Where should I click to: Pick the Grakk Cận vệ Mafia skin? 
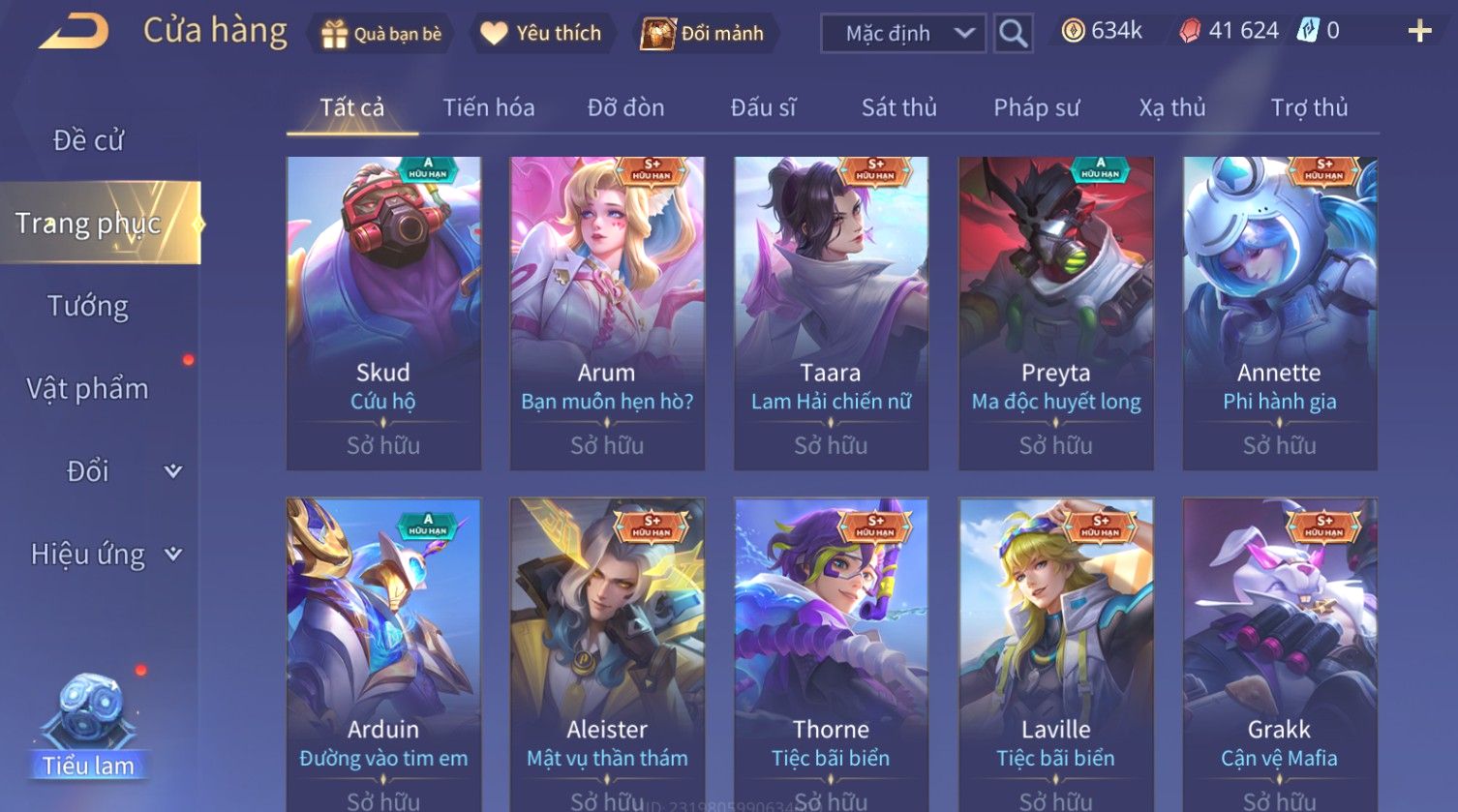pyautogui.click(x=1279, y=653)
